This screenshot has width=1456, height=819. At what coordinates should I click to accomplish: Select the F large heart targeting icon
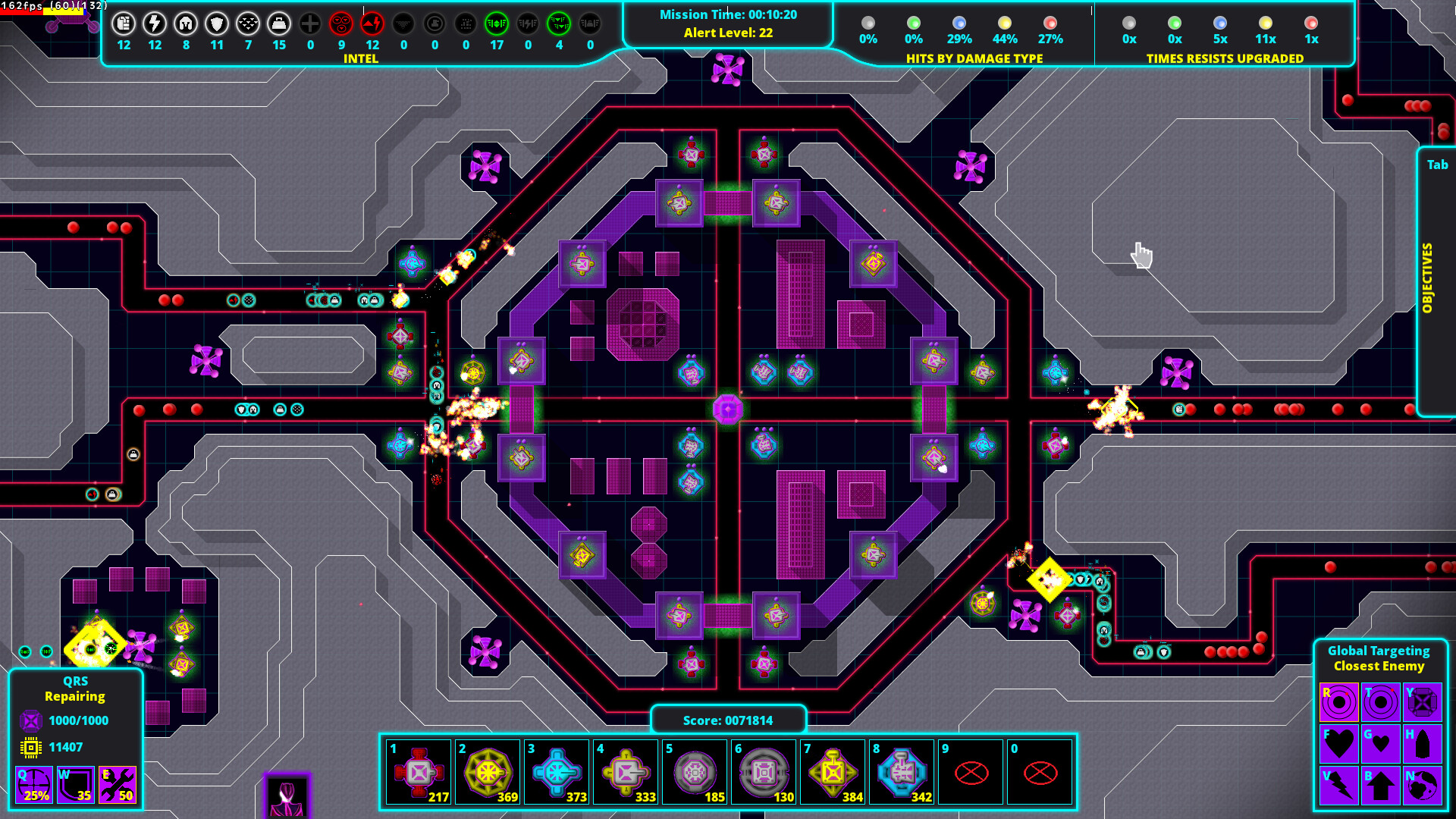point(1339,743)
